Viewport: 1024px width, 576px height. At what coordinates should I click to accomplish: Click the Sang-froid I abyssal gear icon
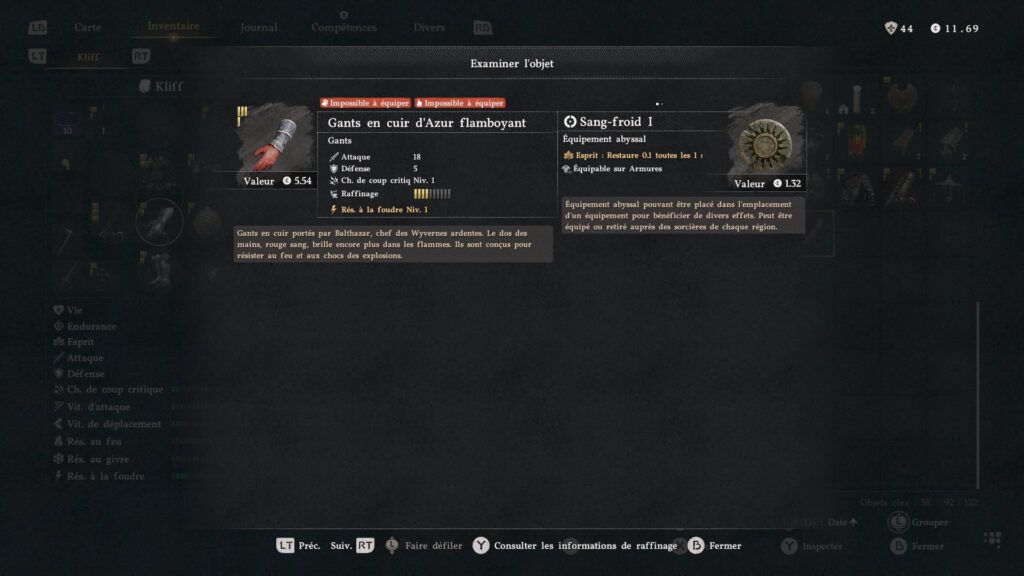click(767, 142)
